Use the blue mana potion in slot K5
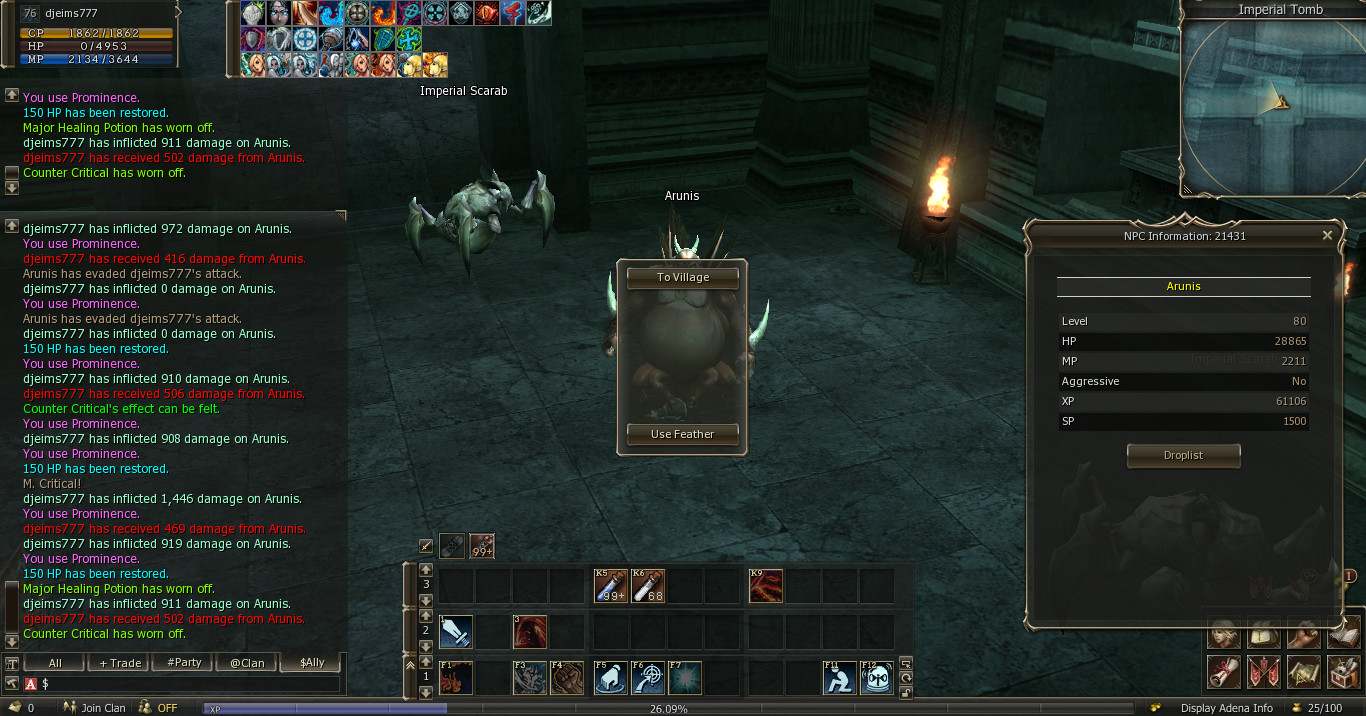The height and width of the screenshot is (716, 1366). tap(610, 586)
